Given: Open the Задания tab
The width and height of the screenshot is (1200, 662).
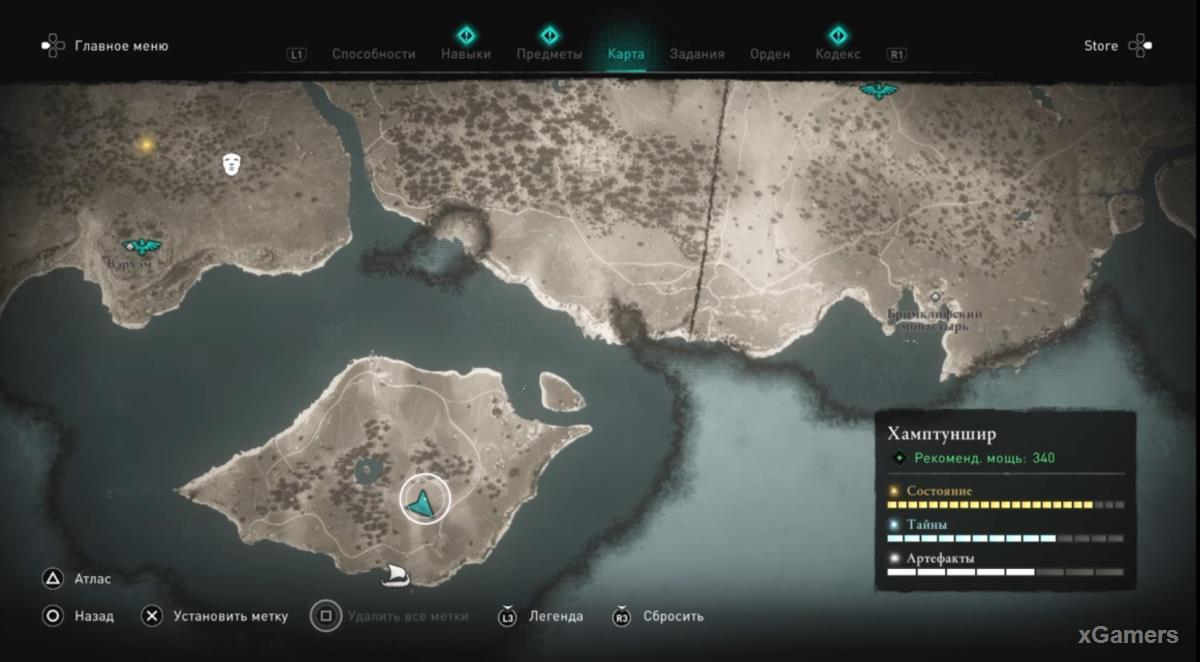Looking at the screenshot, I should [x=697, y=54].
